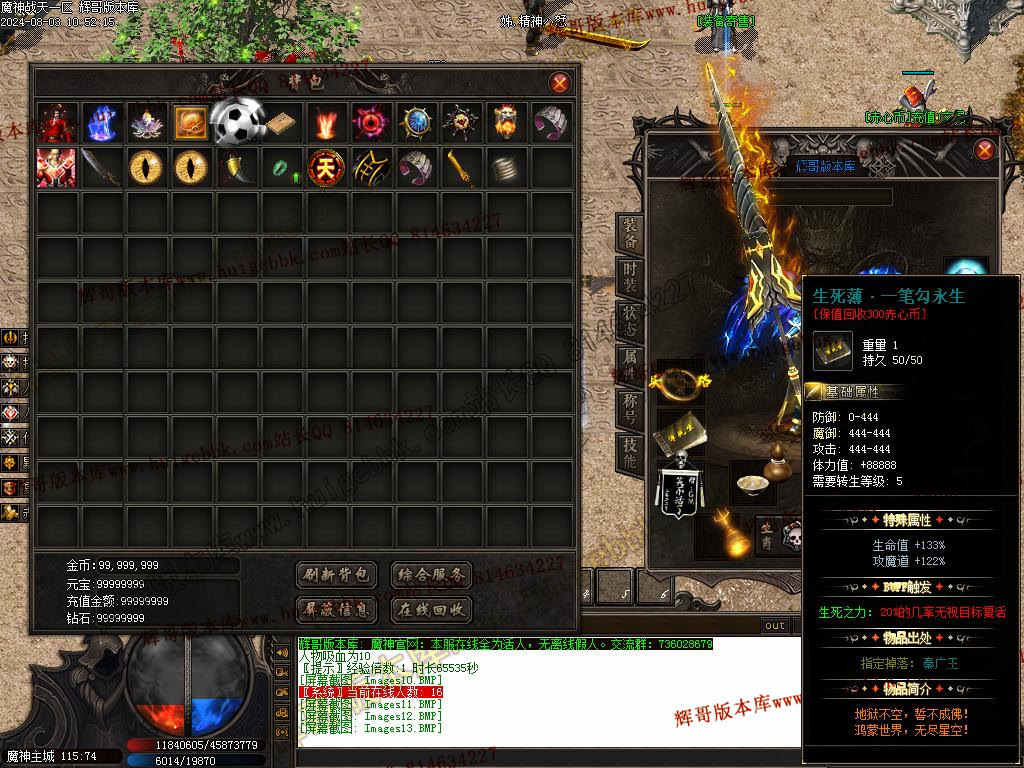Image resolution: width=1024 pixels, height=768 pixels.
Task: Close the backpack window
Action: coord(560,83)
